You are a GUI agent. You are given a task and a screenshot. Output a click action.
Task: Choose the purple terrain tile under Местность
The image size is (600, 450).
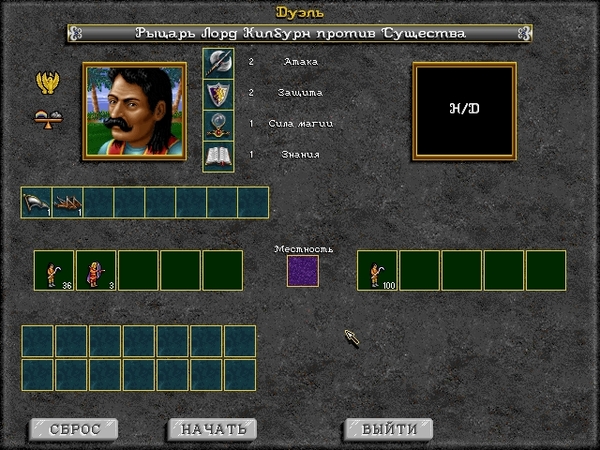click(x=303, y=271)
